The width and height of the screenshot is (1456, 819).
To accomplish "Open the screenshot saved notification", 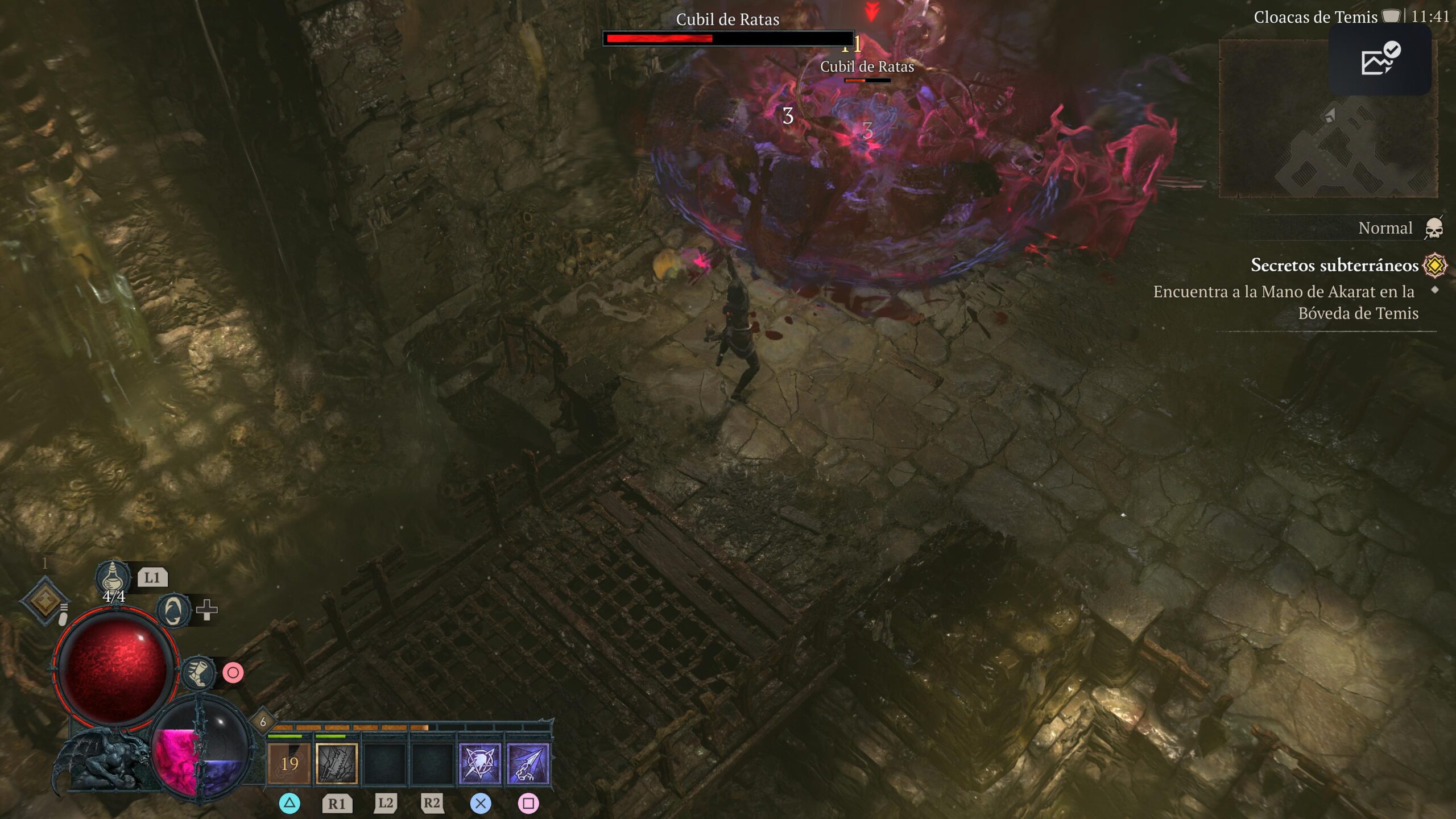I will pyautogui.click(x=1380, y=59).
